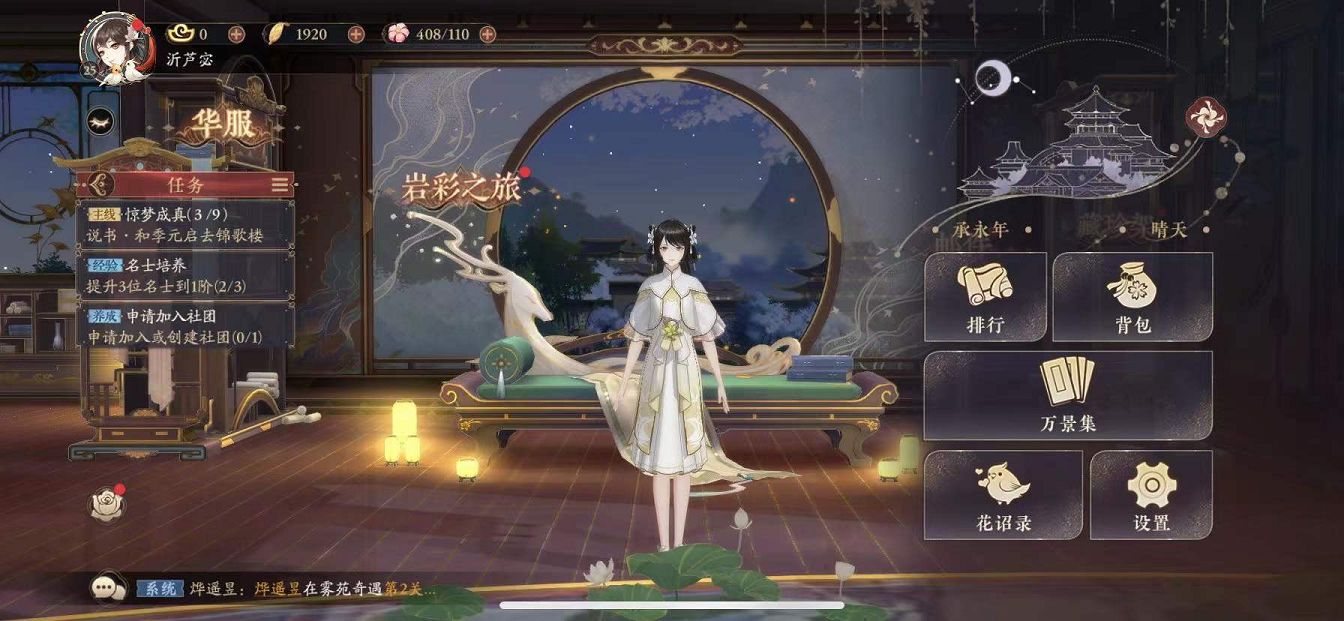This screenshot has height=621, width=1344.
Task: Click the player avatar portrait
Action: coord(113,45)
